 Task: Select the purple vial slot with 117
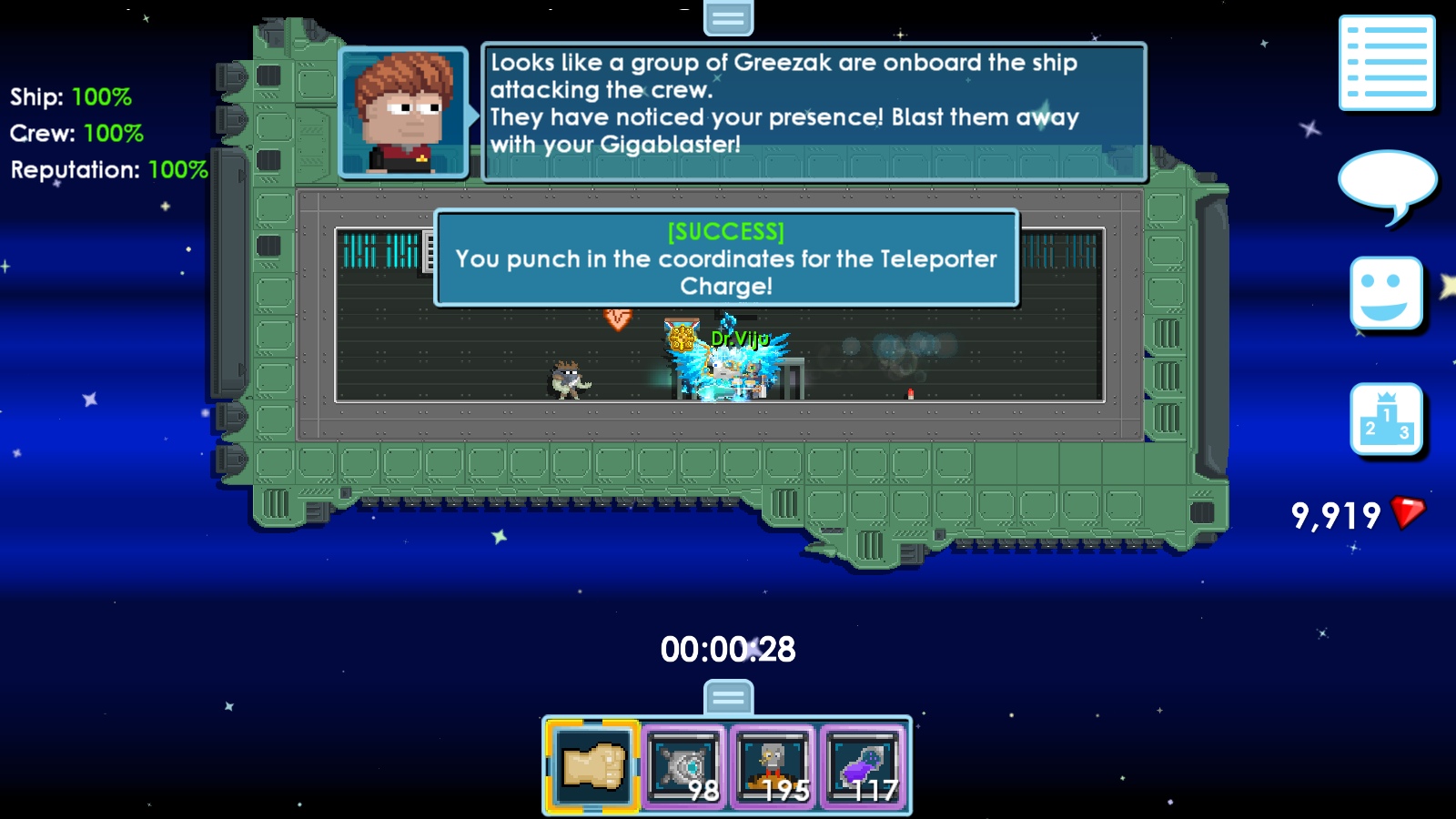pos(864,766)
